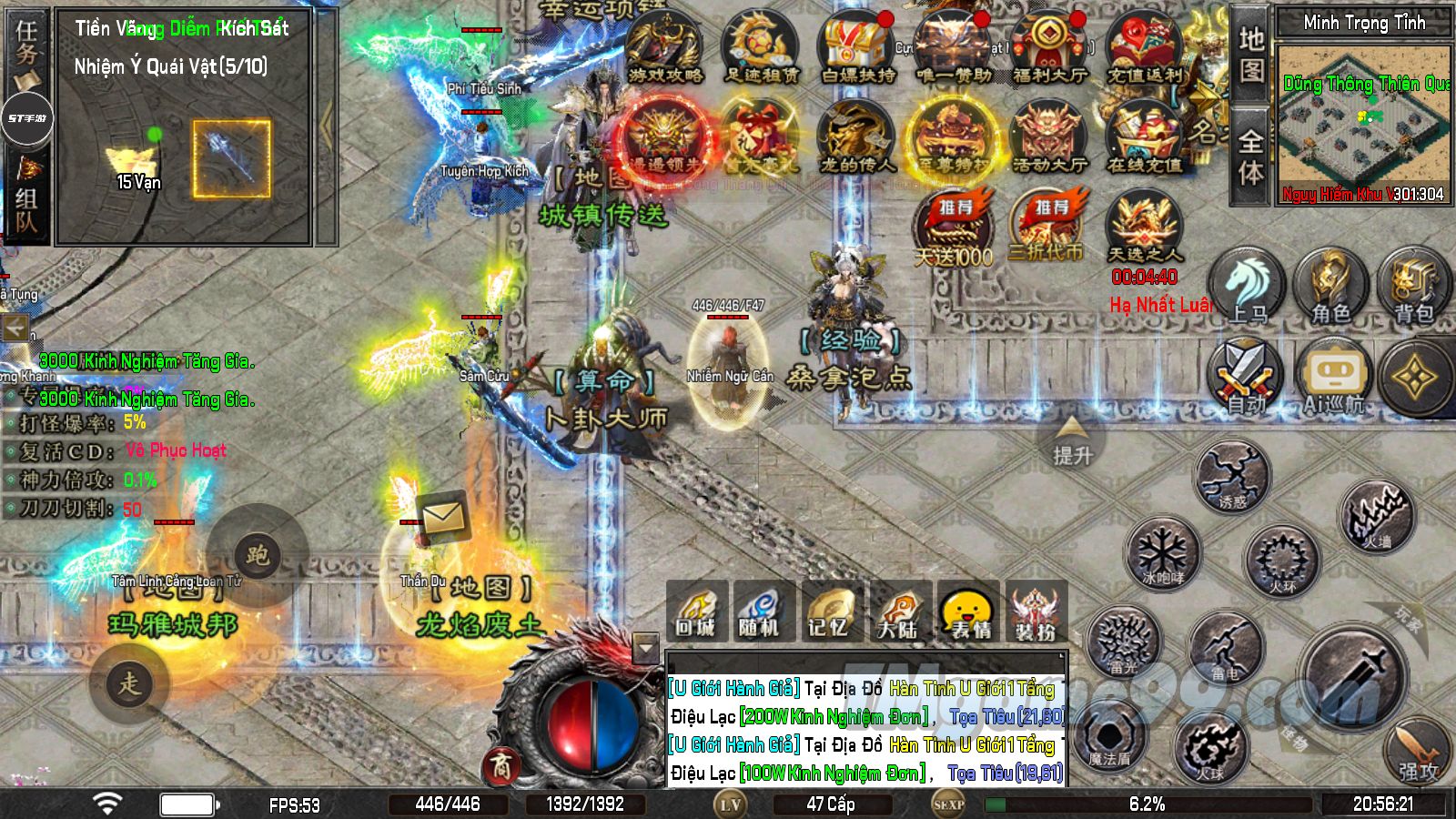Toggle the 跑 run movement button

[258, 555]
